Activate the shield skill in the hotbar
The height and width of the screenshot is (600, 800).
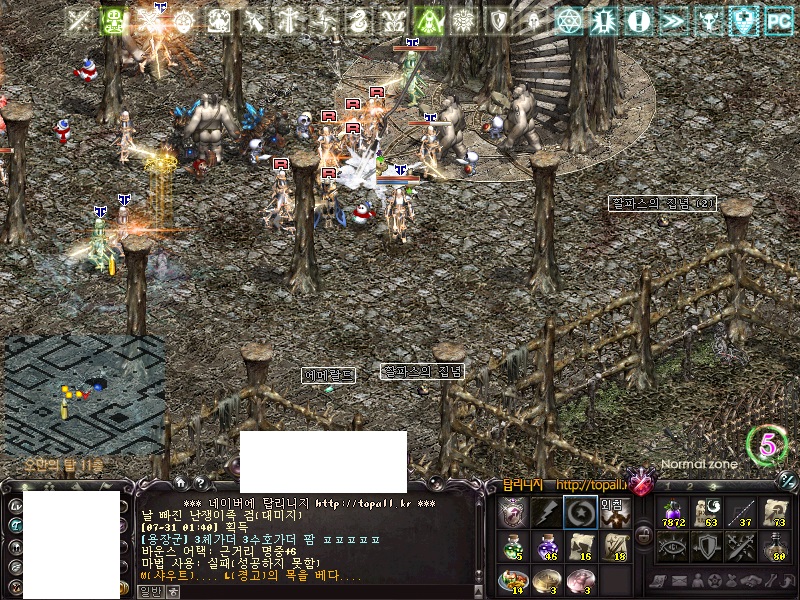pos(707,546)
